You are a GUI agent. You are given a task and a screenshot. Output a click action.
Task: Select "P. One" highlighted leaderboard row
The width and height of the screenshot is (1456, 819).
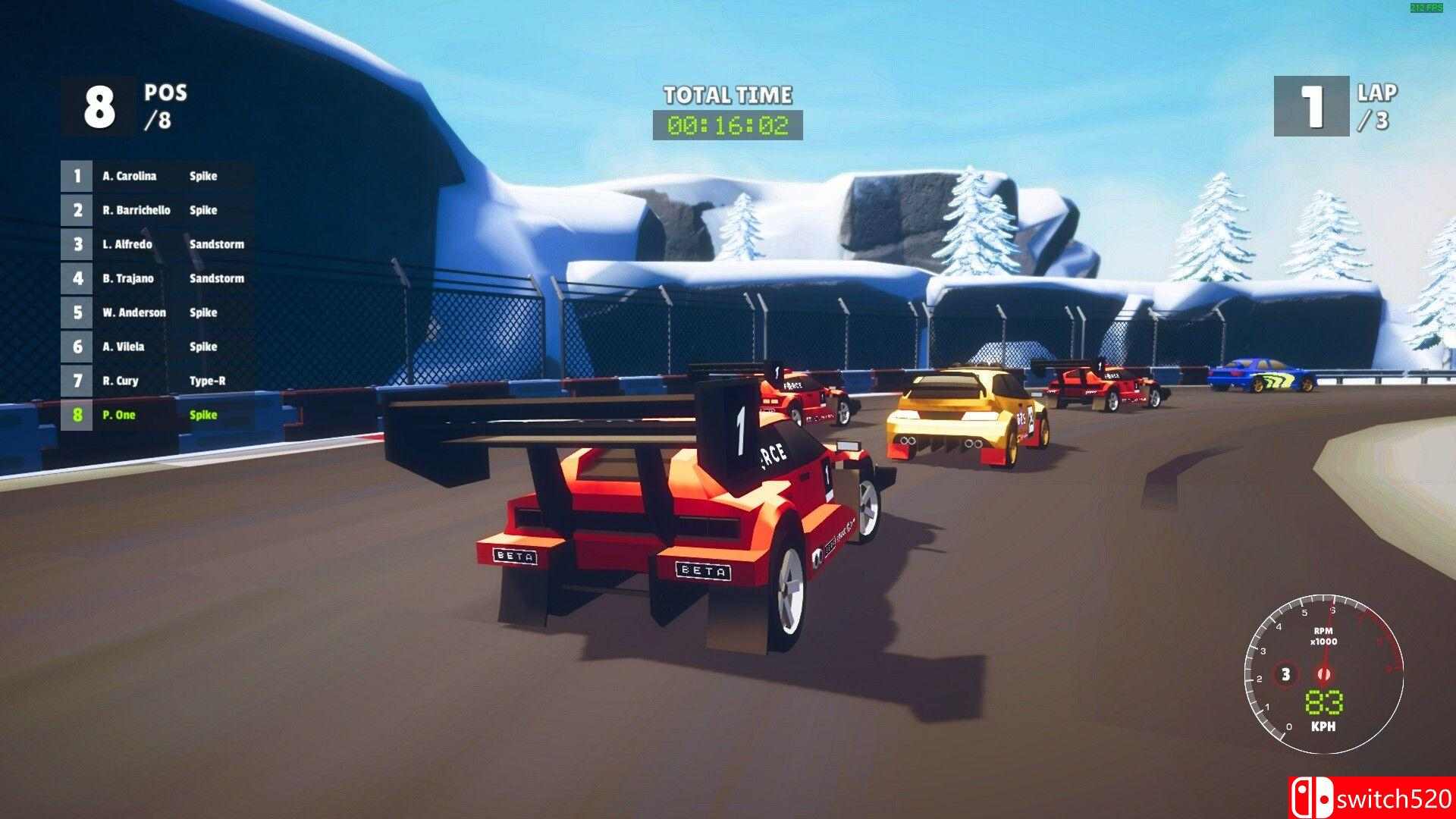(155, 415)
